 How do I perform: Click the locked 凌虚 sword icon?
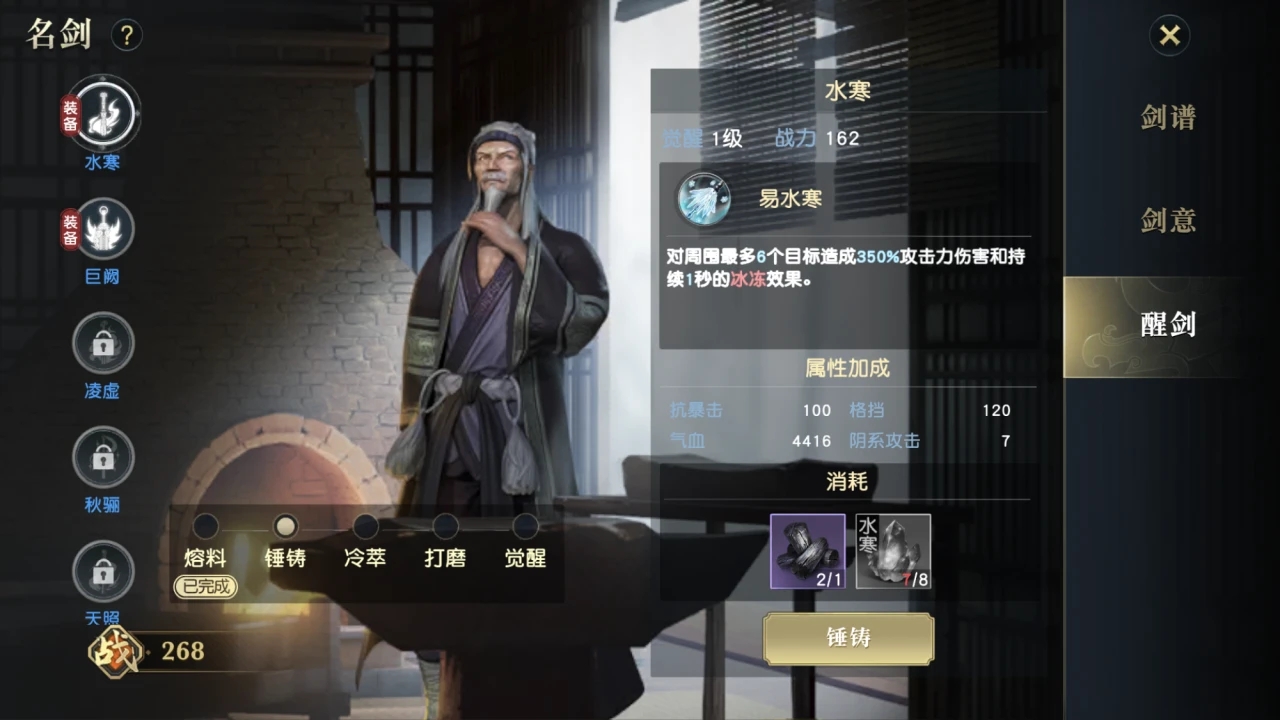pos(103,343)
